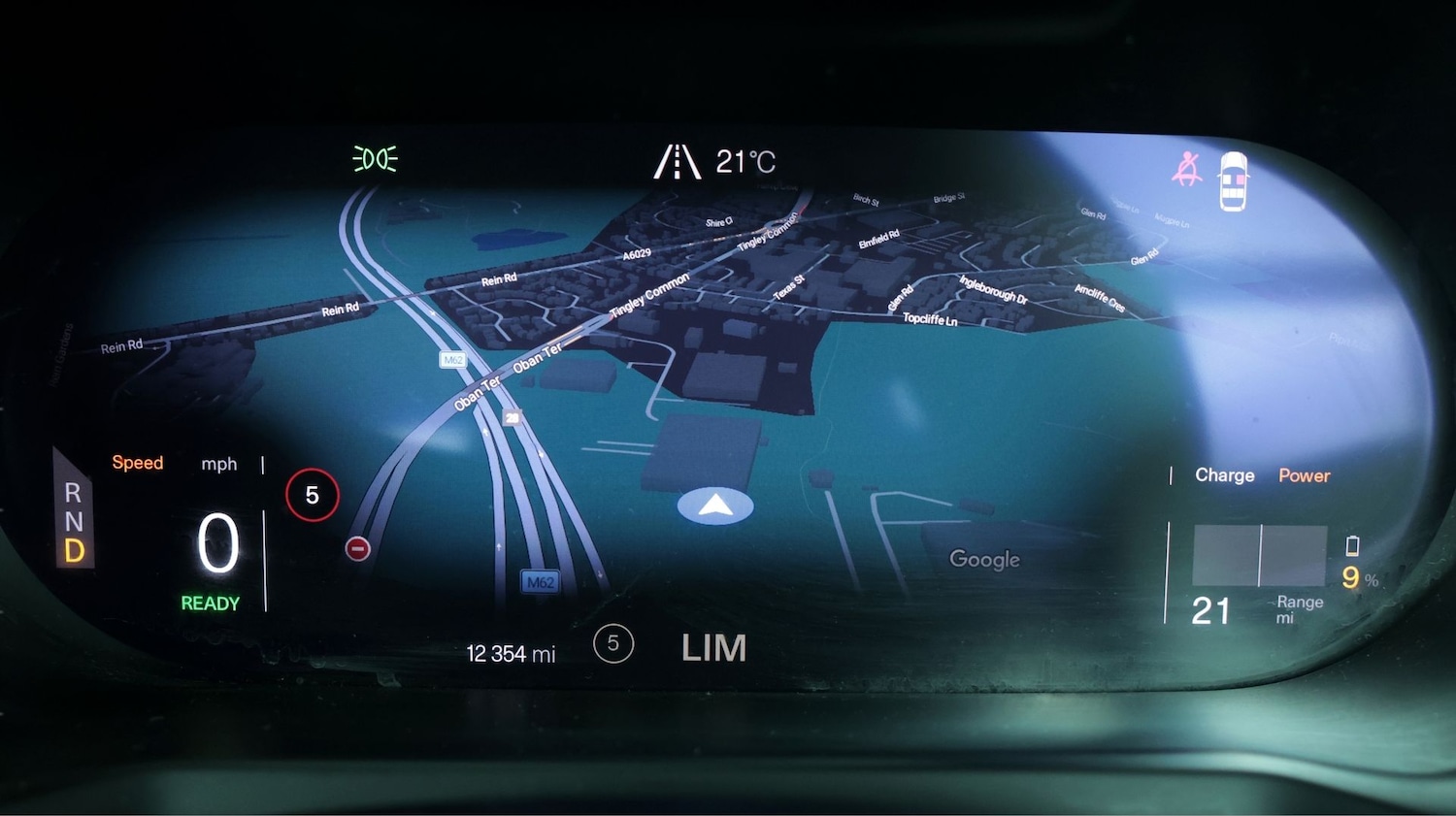Image resolution: width=1456 pixels, height=816 pixels.
Task: Select the lane assist road icon
Action: (x=677, y=162)
